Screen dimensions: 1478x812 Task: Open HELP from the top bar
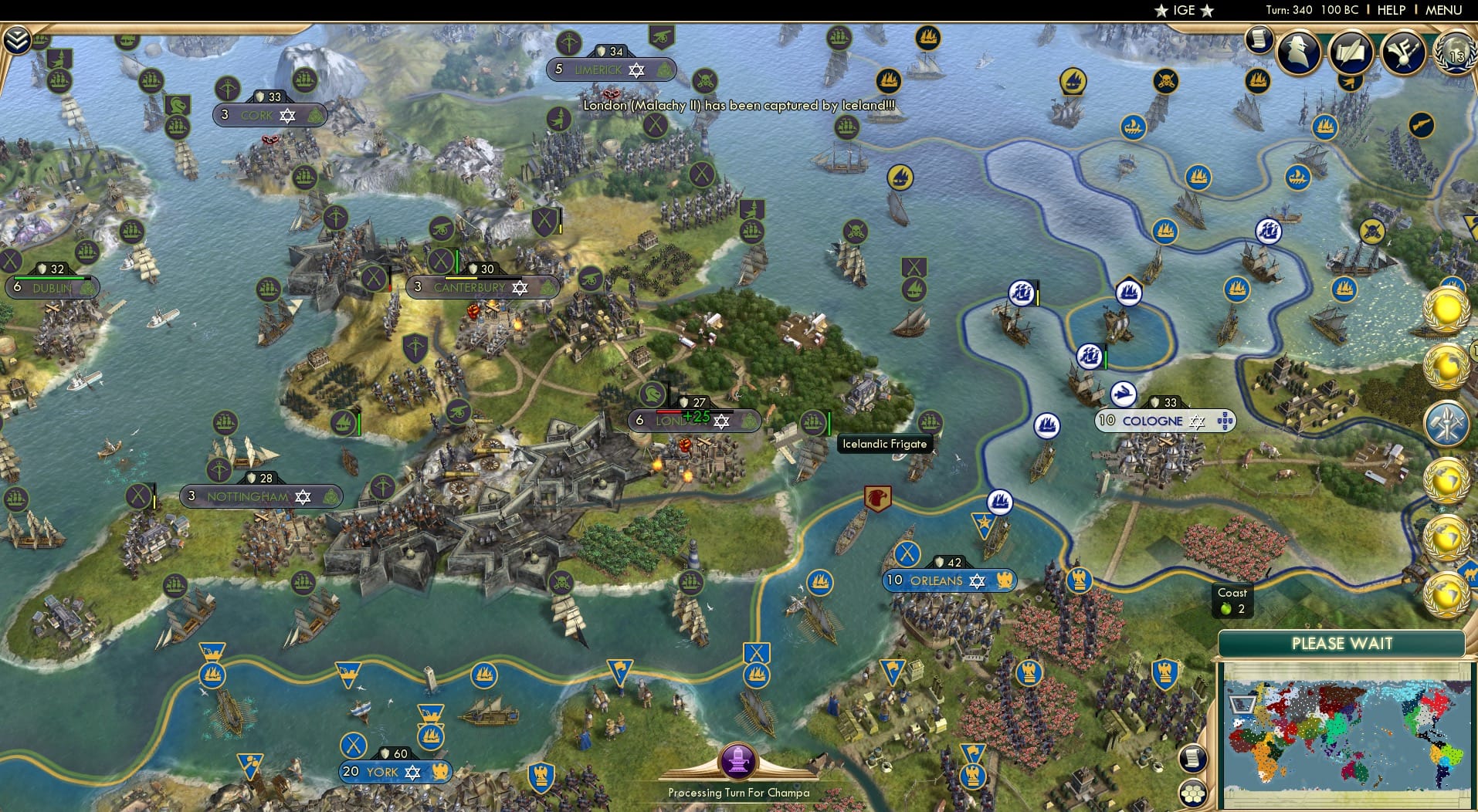point(1392,10)
